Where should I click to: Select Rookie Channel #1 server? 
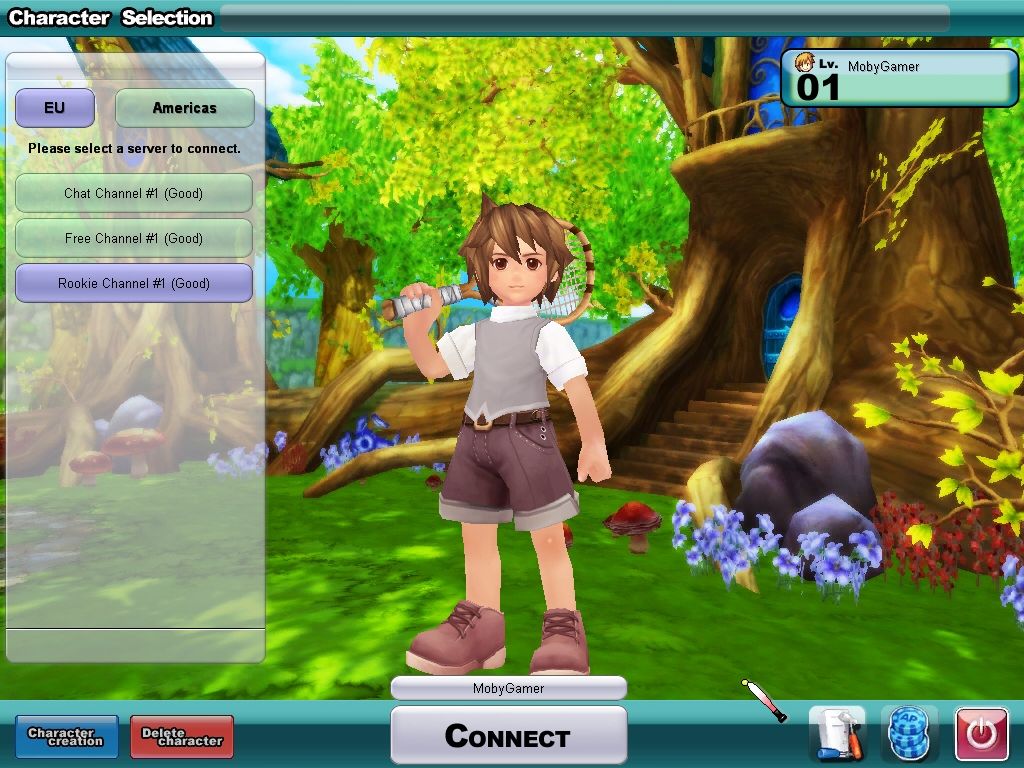click(x=133, y=283)
